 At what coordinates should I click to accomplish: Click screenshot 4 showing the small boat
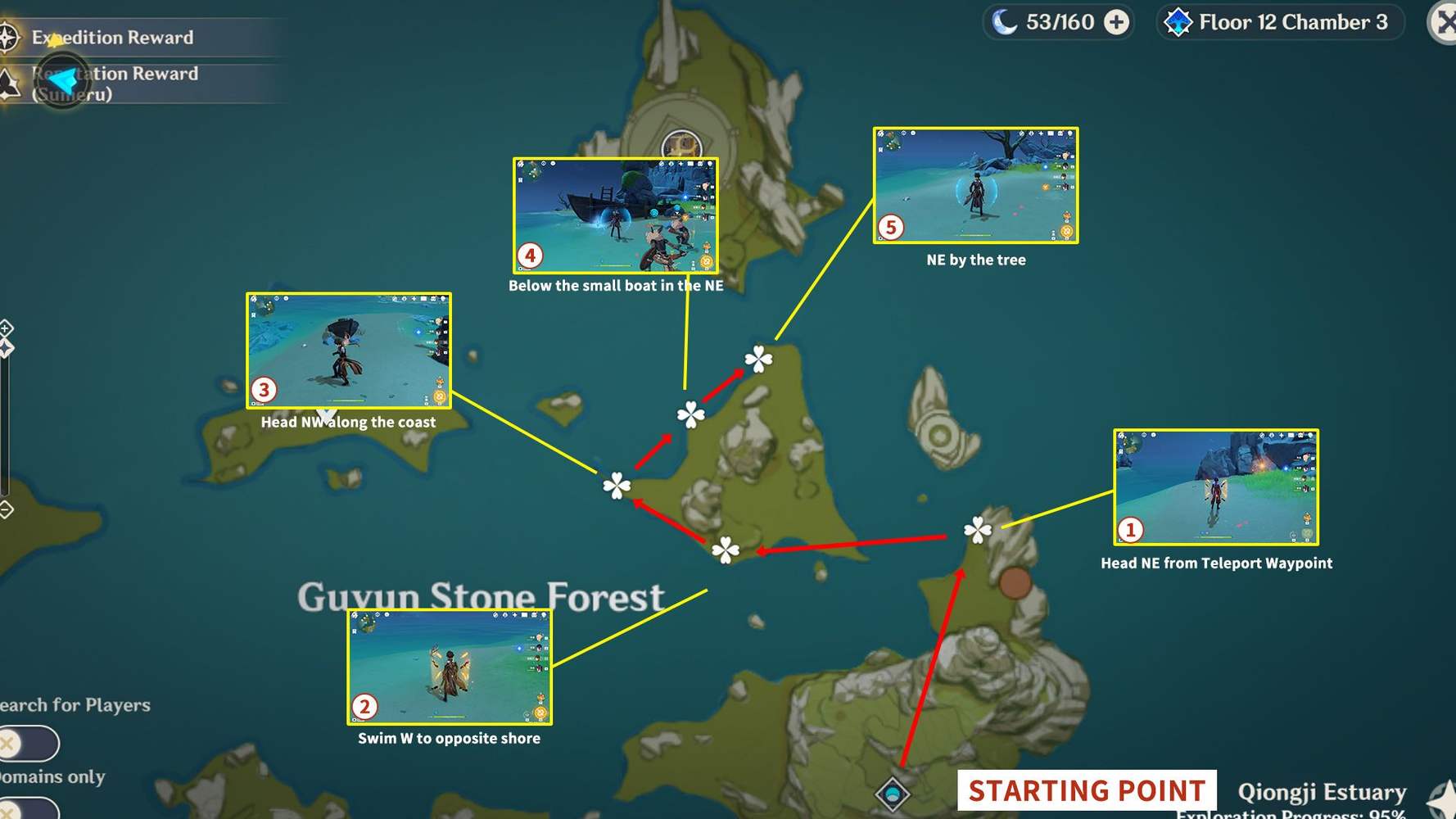616,216
